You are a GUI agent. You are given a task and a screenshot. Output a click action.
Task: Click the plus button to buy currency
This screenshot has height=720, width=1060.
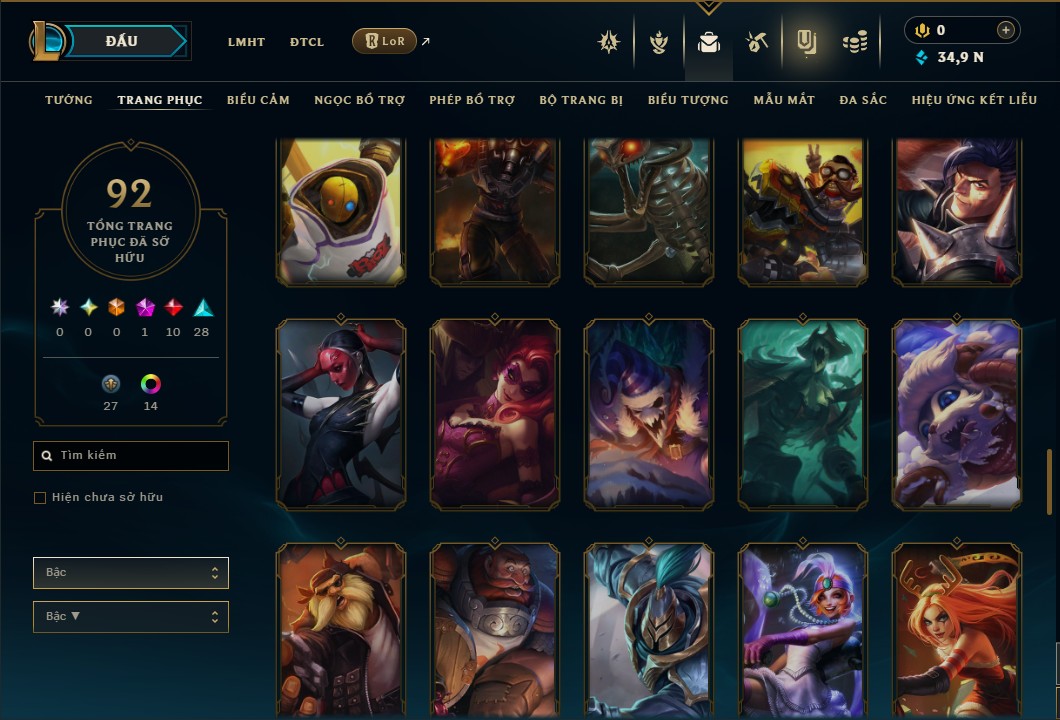tap(1006, 31)
